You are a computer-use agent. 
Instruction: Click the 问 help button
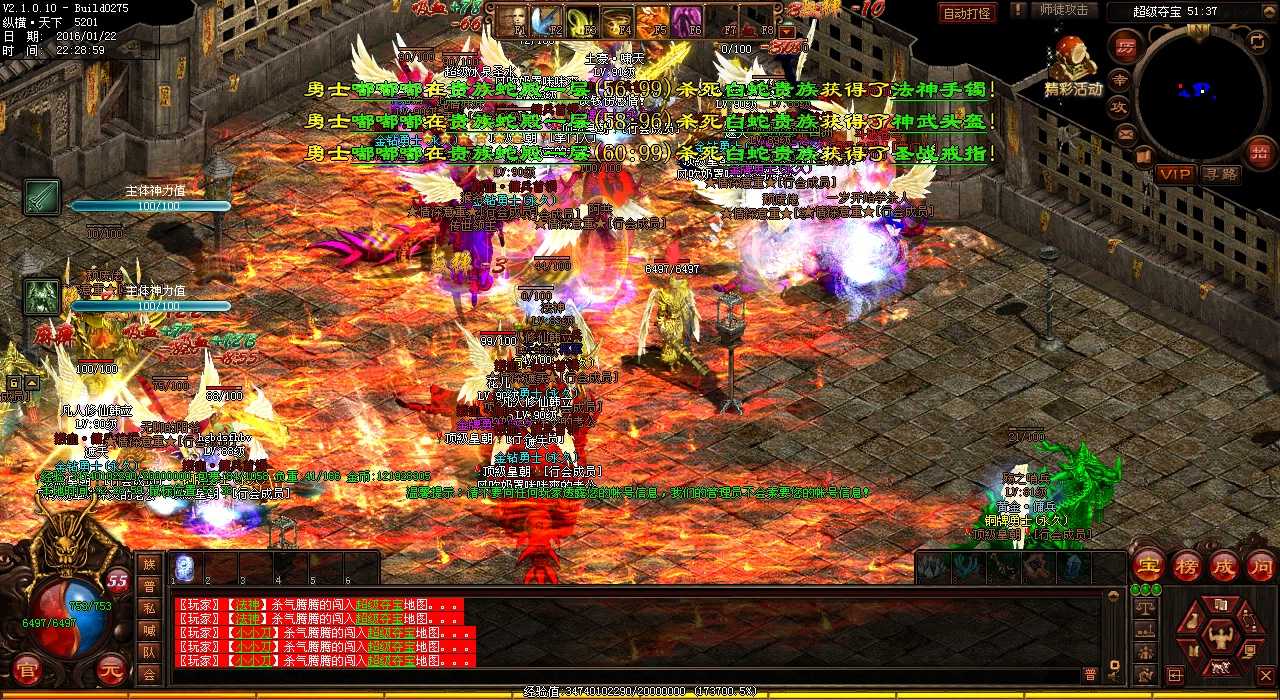tap(1260, 565)
